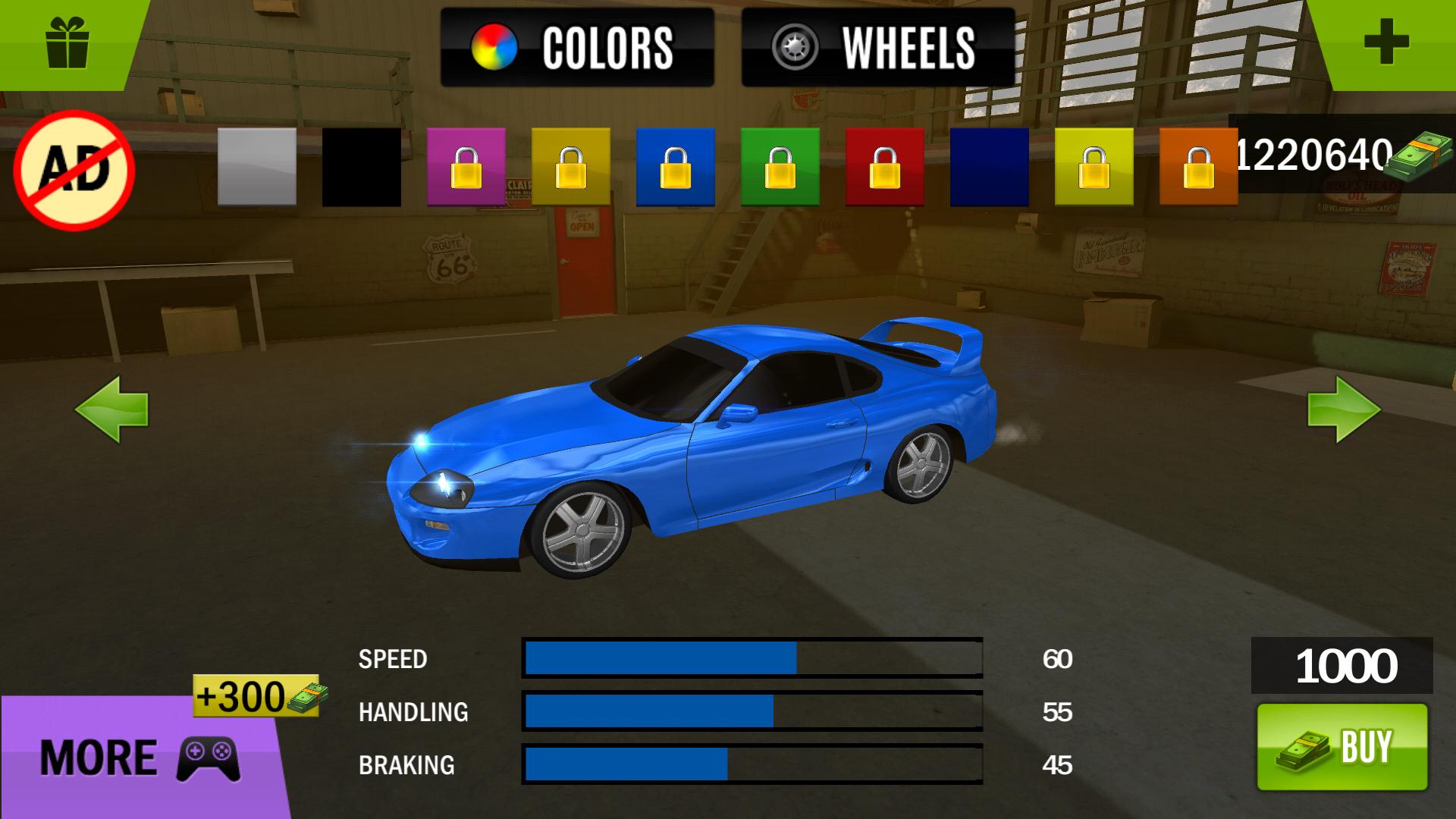
Task: Tap the color wheel icon on COLORS
Action: pos(494,45)
